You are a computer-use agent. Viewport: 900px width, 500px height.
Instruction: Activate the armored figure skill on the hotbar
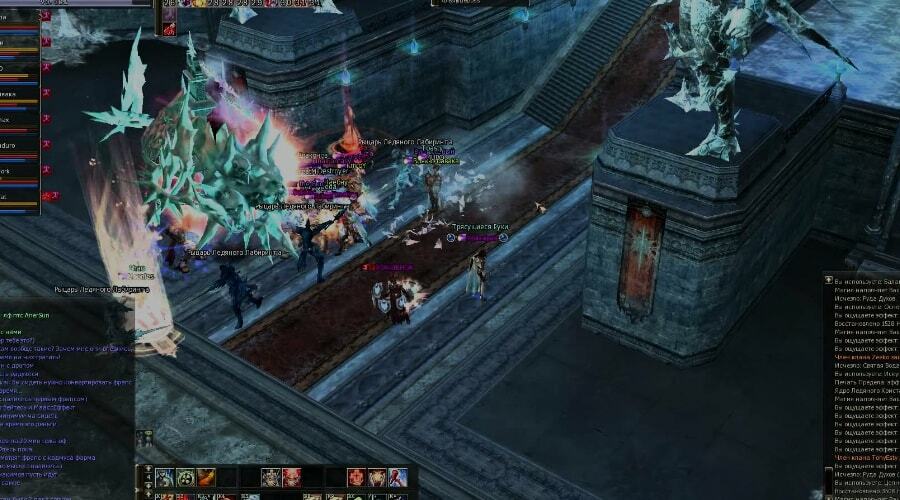click(165, 477)
